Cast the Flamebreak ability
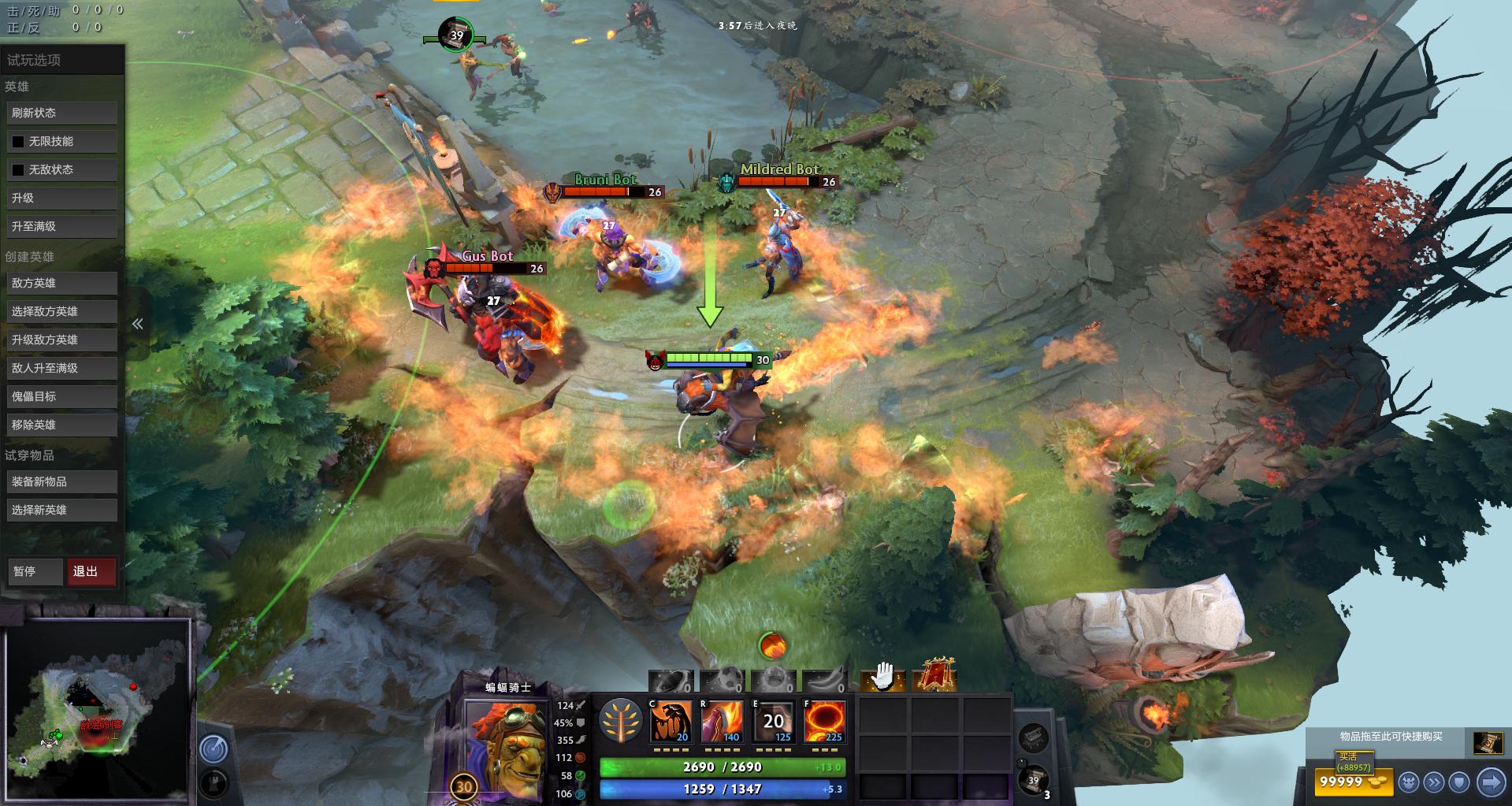The height and width of the screenshot is (806, 1512). click(x=726, y=719)
